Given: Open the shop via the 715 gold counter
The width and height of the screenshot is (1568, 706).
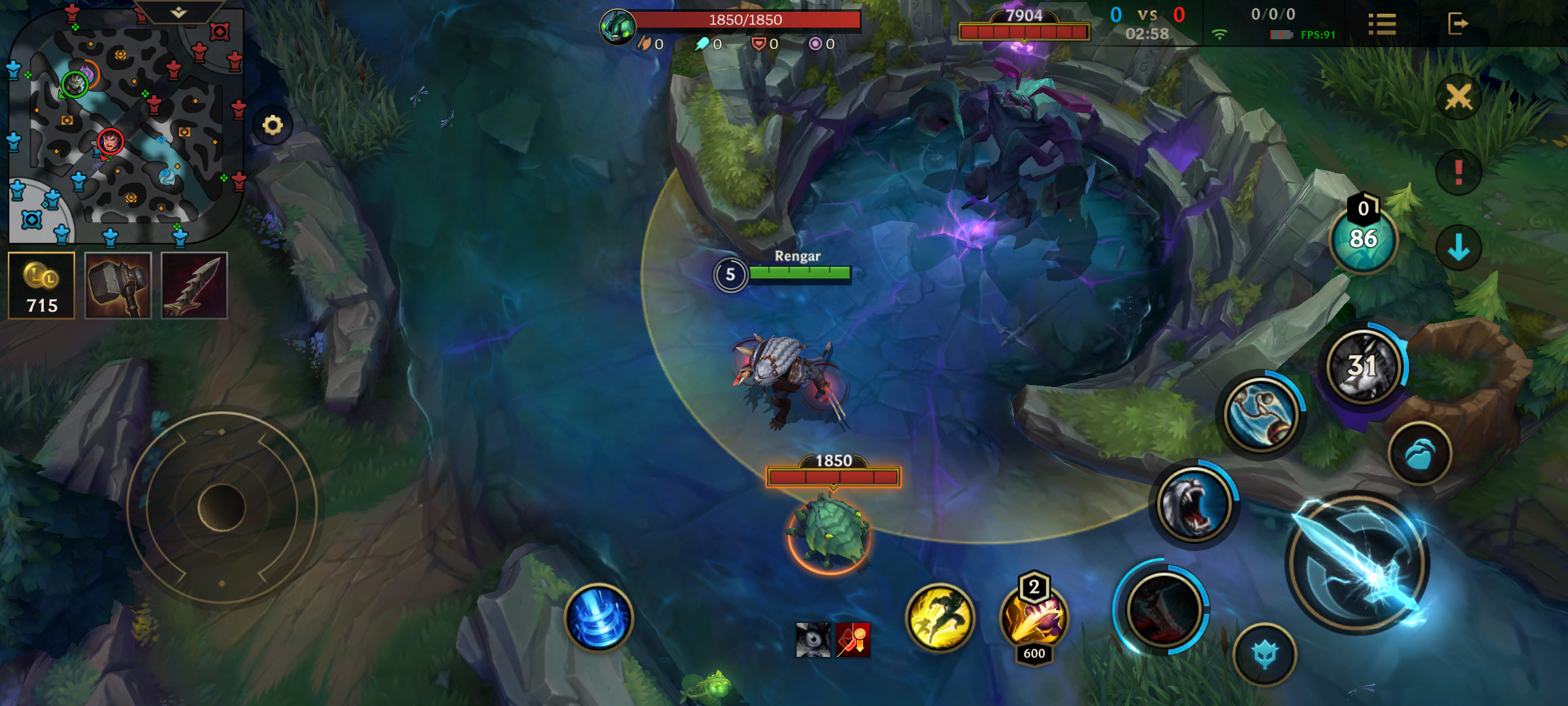Looking at the screenshot, I should [42, 284].
